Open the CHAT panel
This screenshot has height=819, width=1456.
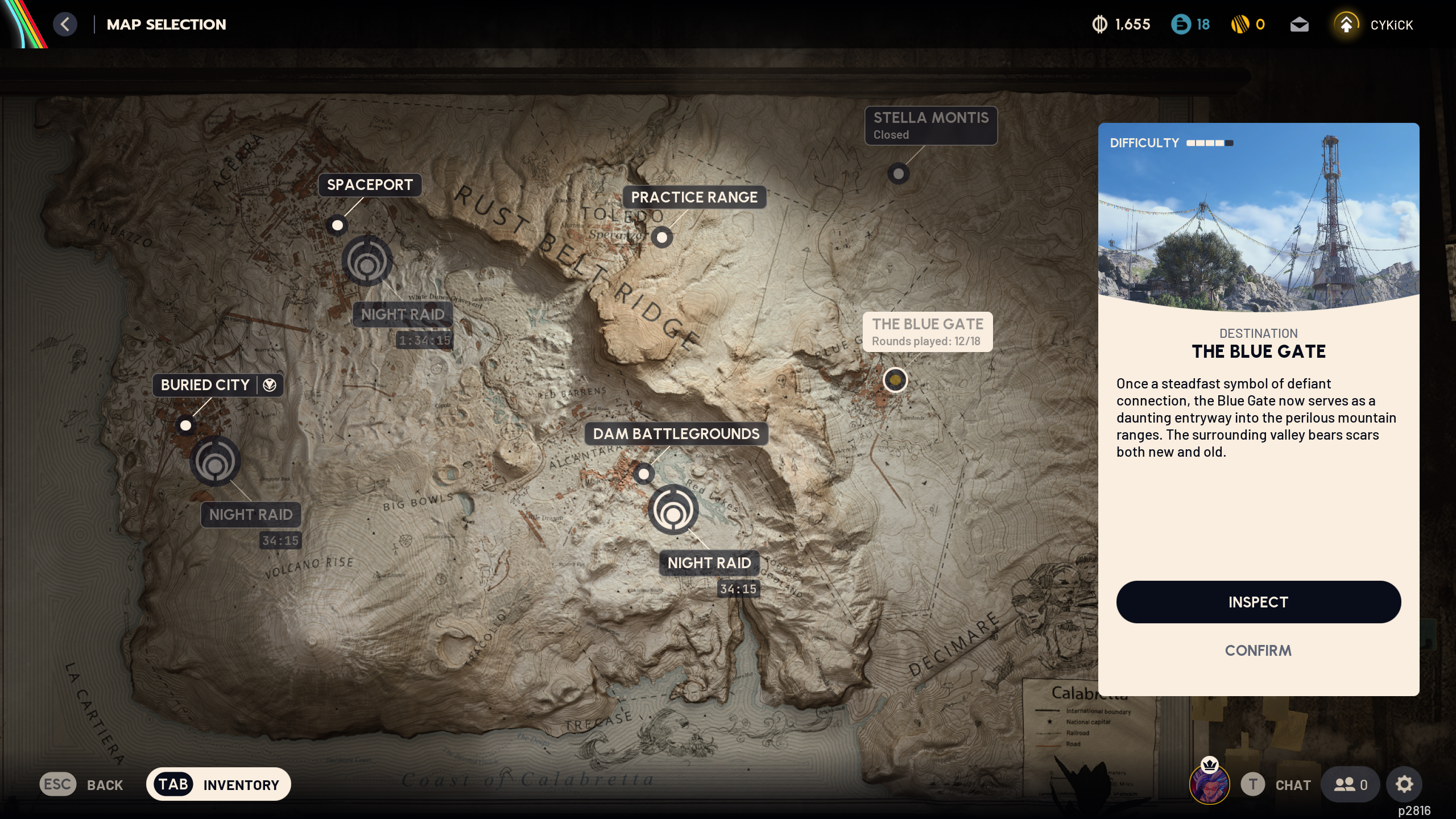point(1292,784)
